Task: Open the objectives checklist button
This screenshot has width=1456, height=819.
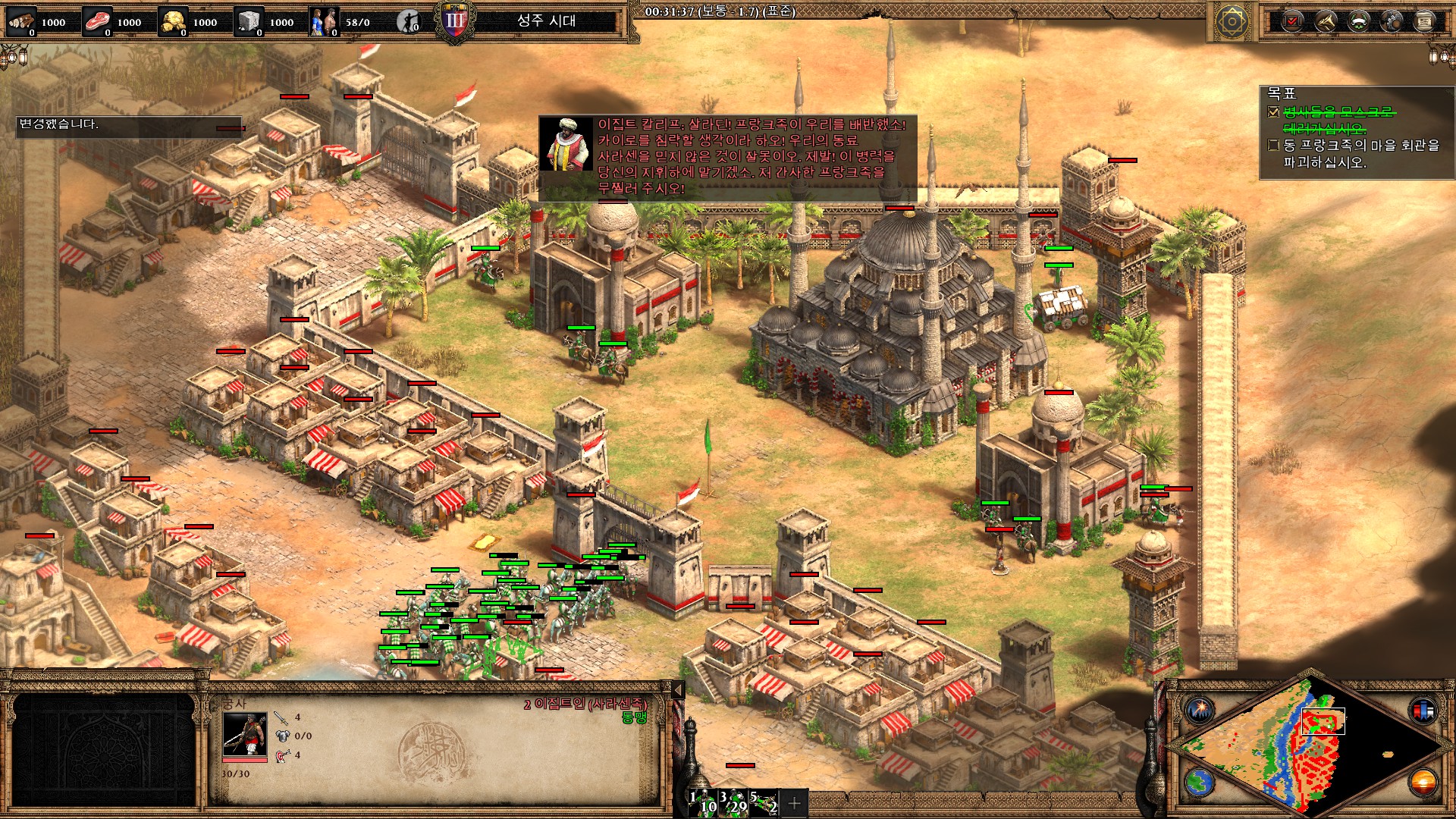Action: click(x=1292, y=21)
